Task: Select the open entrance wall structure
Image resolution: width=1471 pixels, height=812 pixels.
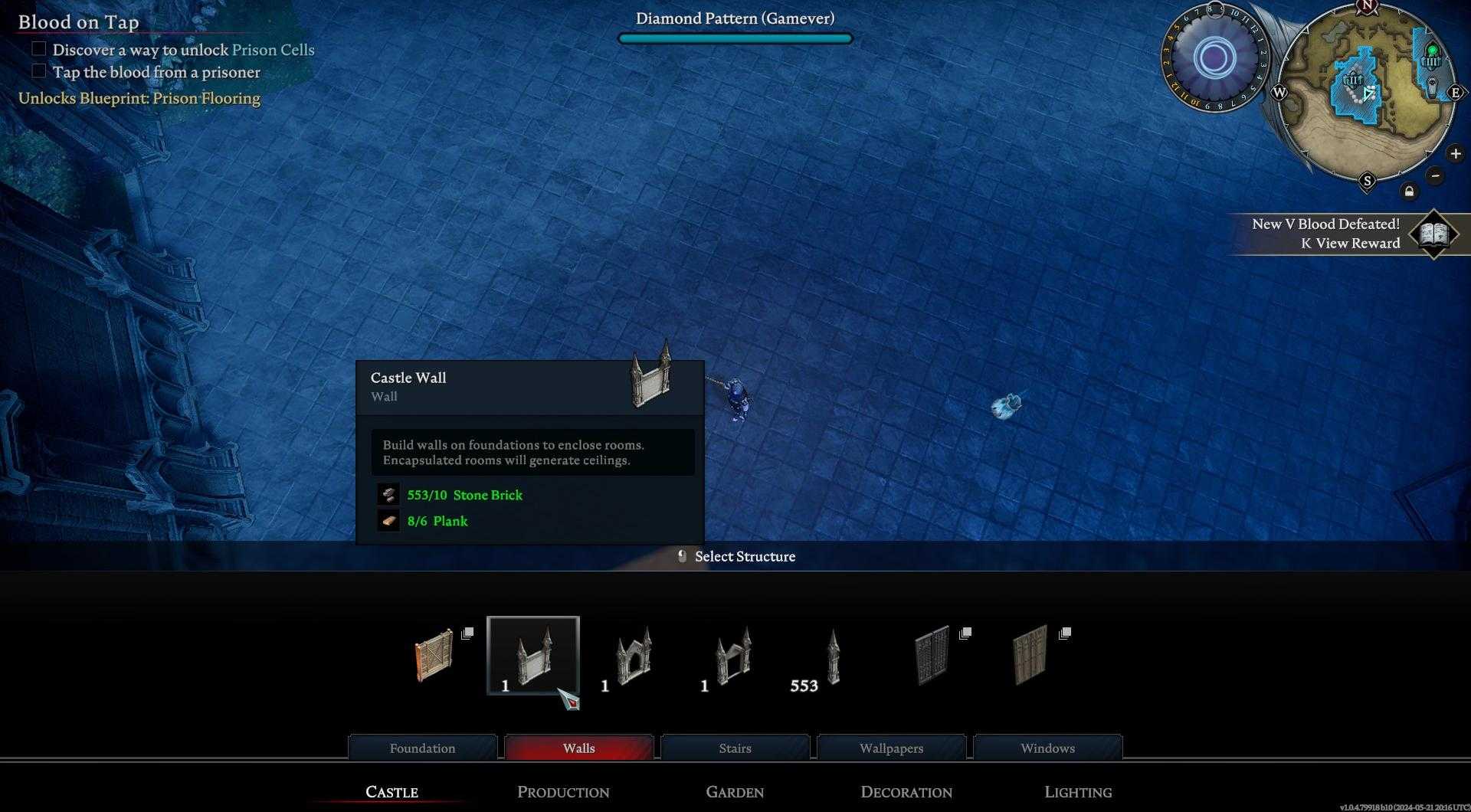Action: [732, 657]
